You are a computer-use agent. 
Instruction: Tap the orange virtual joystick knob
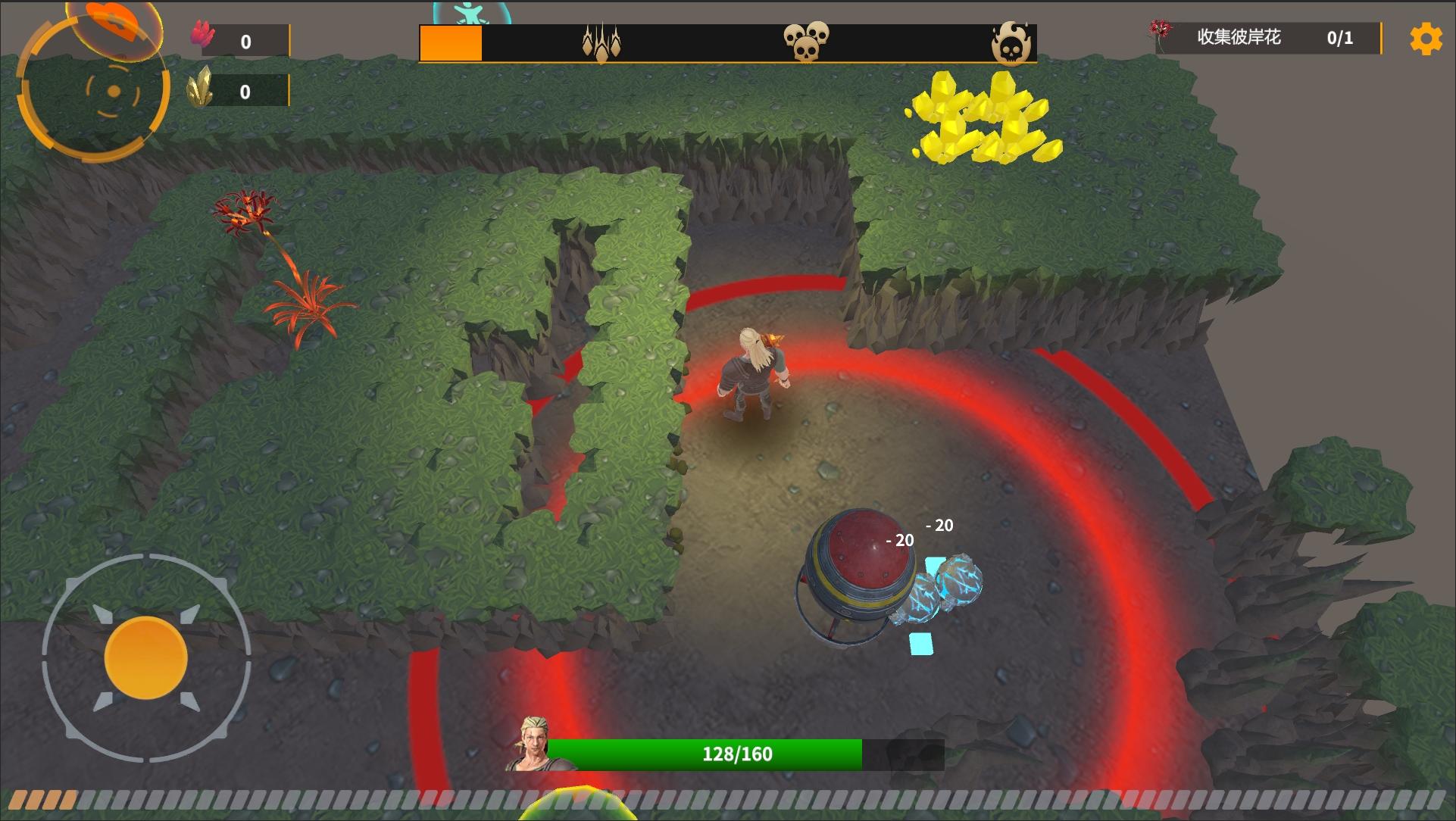pos(145,657)
